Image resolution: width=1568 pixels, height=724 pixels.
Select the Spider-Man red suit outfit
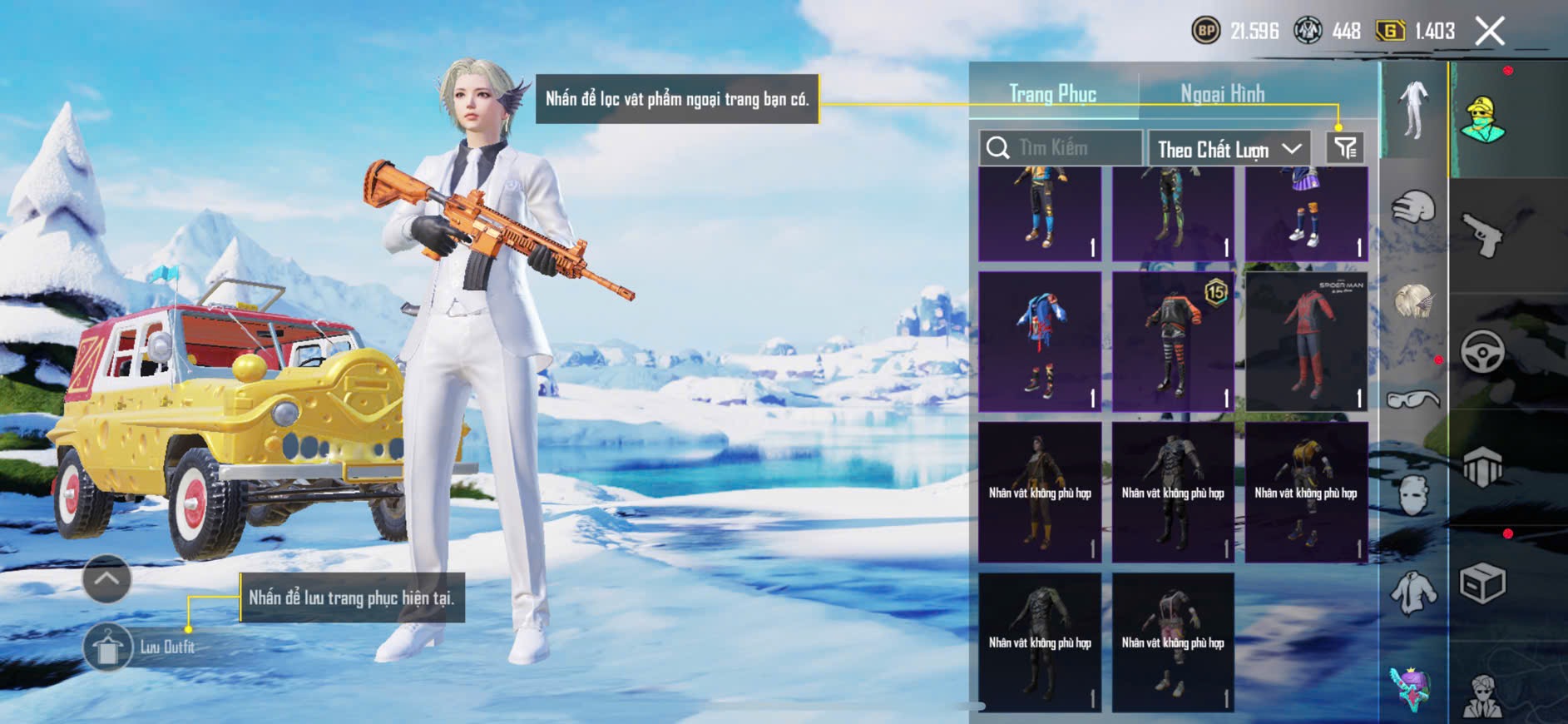click(x=1306, y=342)
